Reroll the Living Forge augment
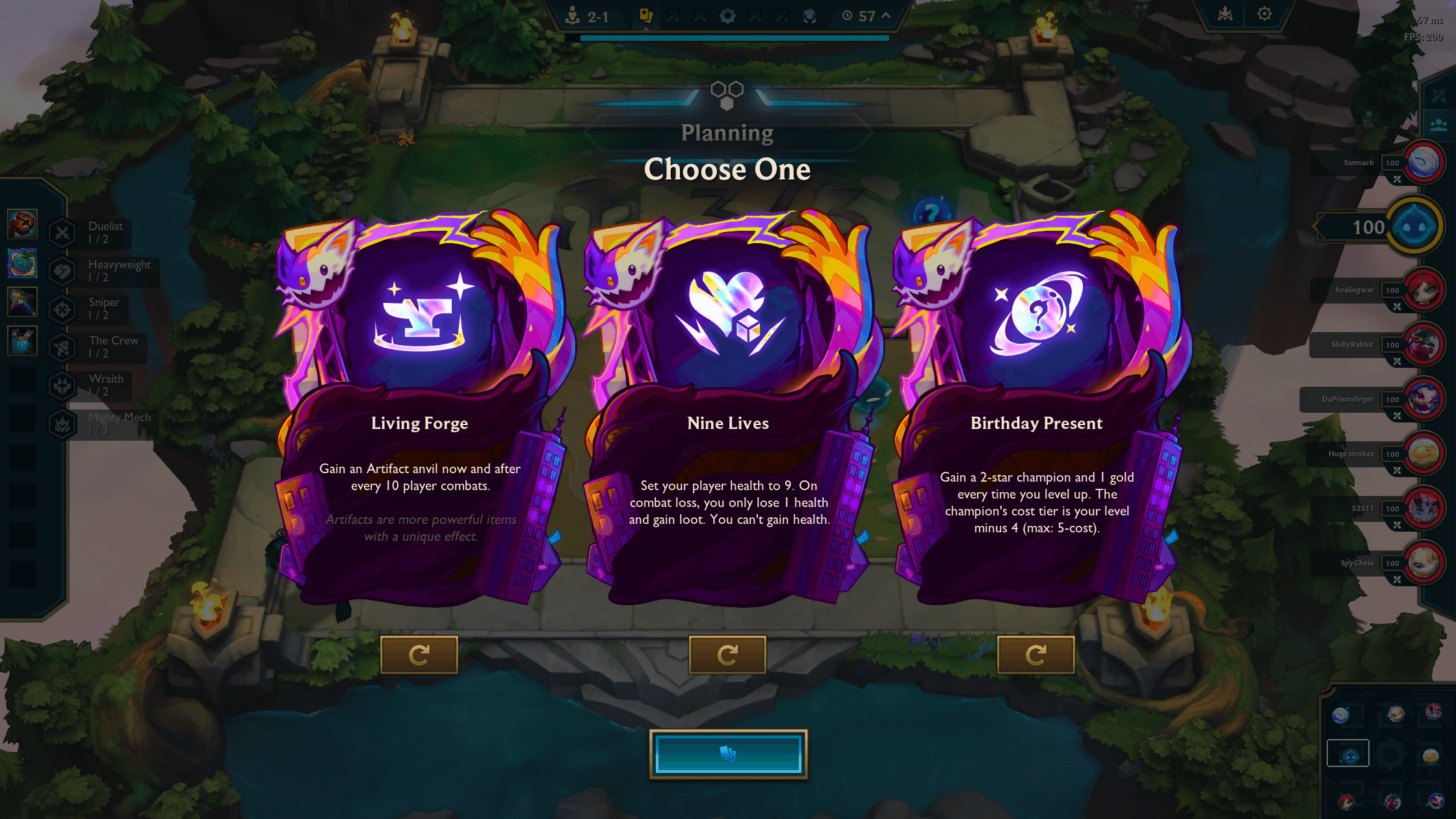 (x=420, y=655)
